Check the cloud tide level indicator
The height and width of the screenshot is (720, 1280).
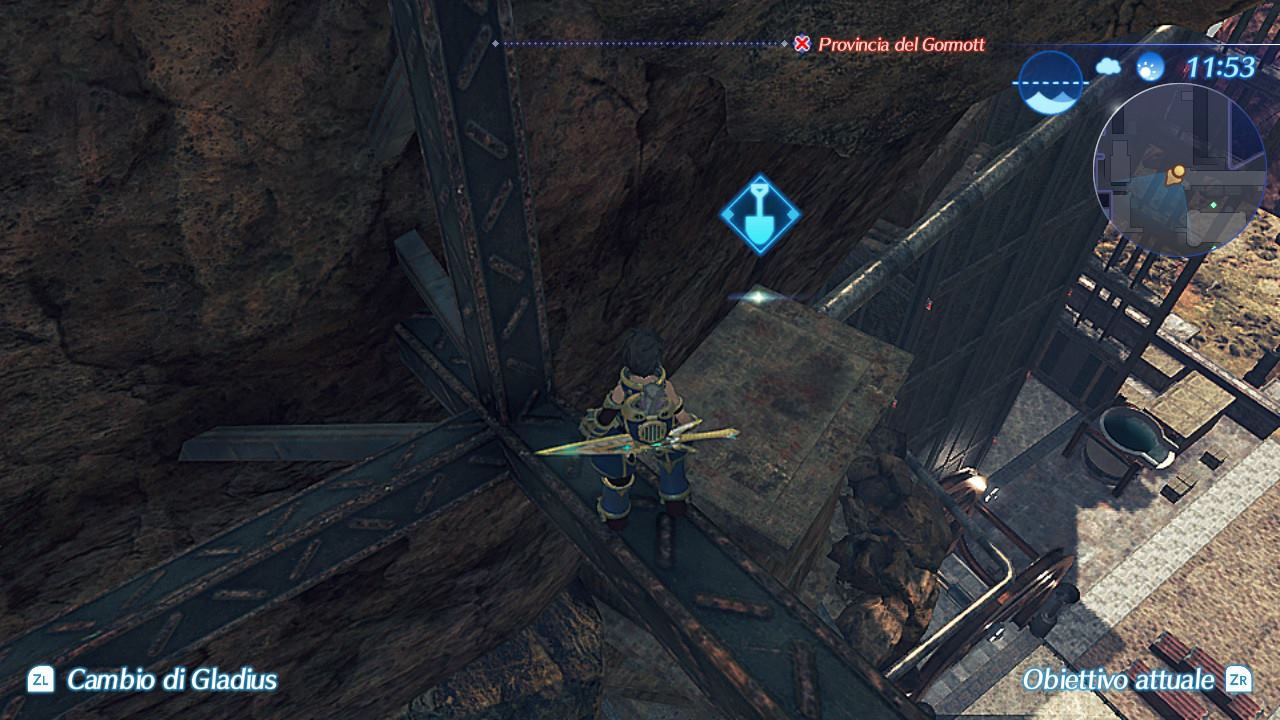(1050, 82)
